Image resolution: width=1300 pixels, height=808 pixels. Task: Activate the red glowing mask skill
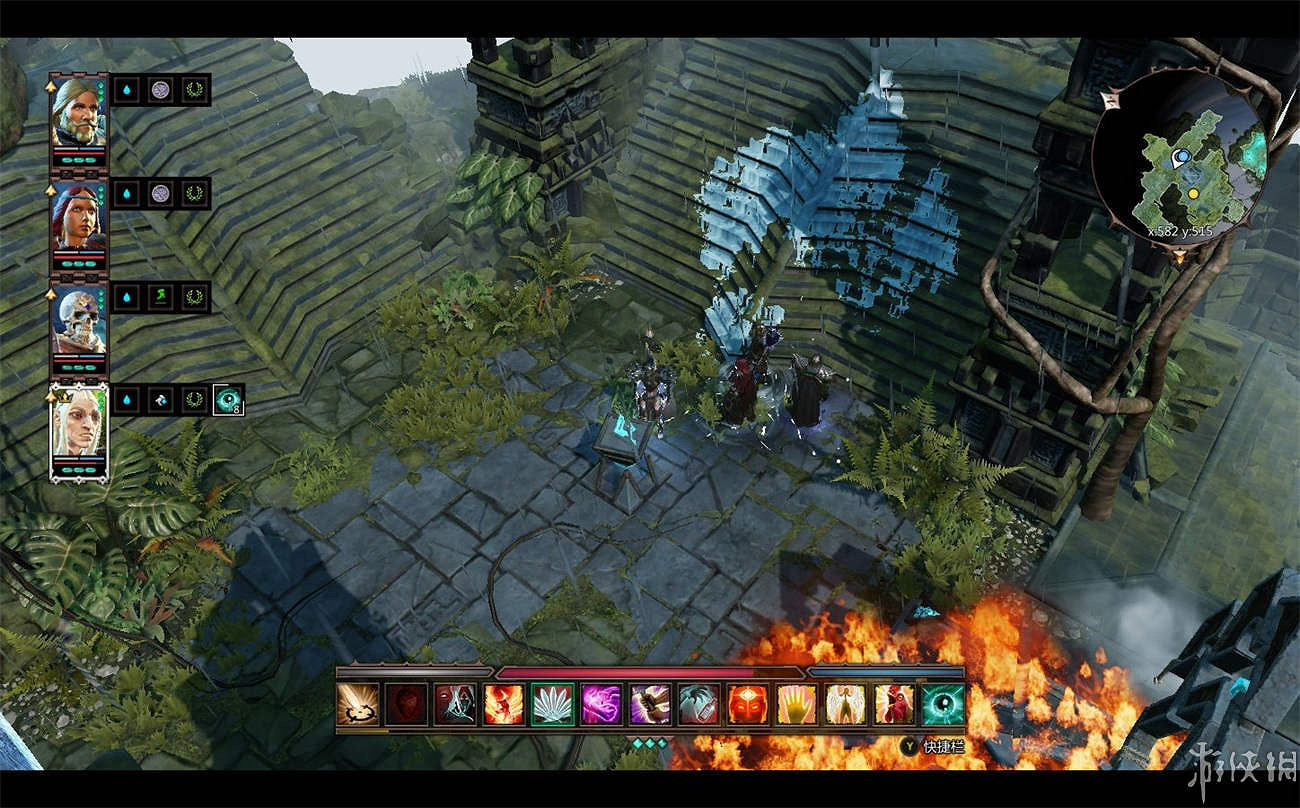click(748, 704)
